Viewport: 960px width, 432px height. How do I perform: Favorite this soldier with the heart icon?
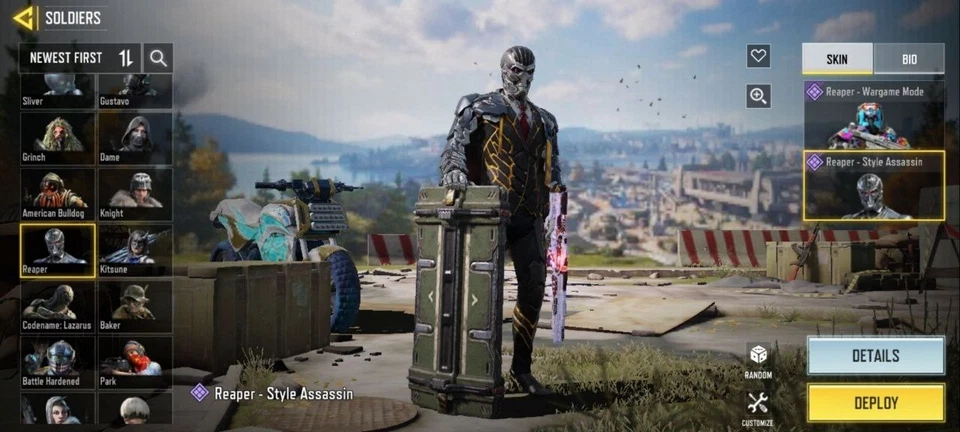(758, 56)
